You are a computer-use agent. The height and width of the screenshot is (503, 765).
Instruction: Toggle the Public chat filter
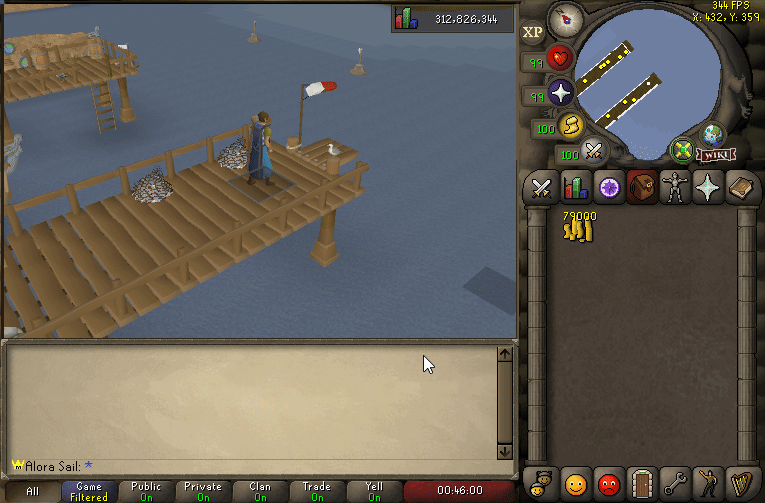coord(146,491)
